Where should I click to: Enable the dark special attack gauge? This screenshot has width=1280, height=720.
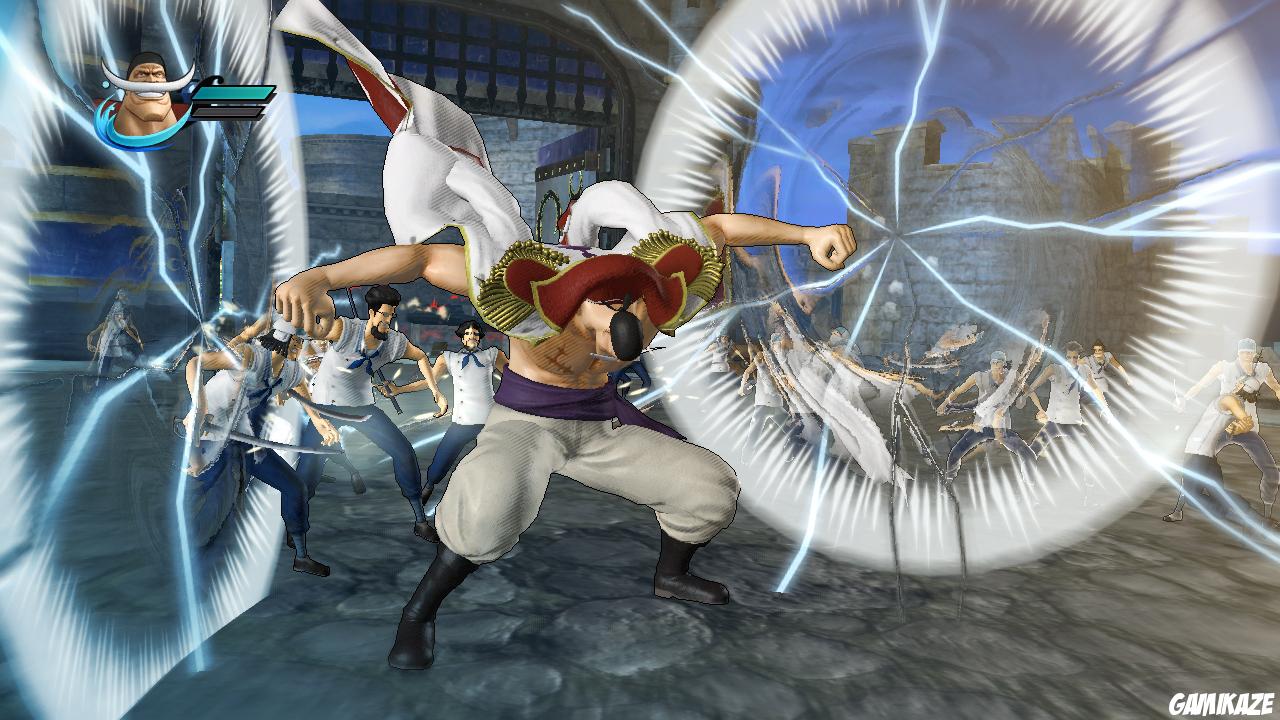click(x=228, y=112)
